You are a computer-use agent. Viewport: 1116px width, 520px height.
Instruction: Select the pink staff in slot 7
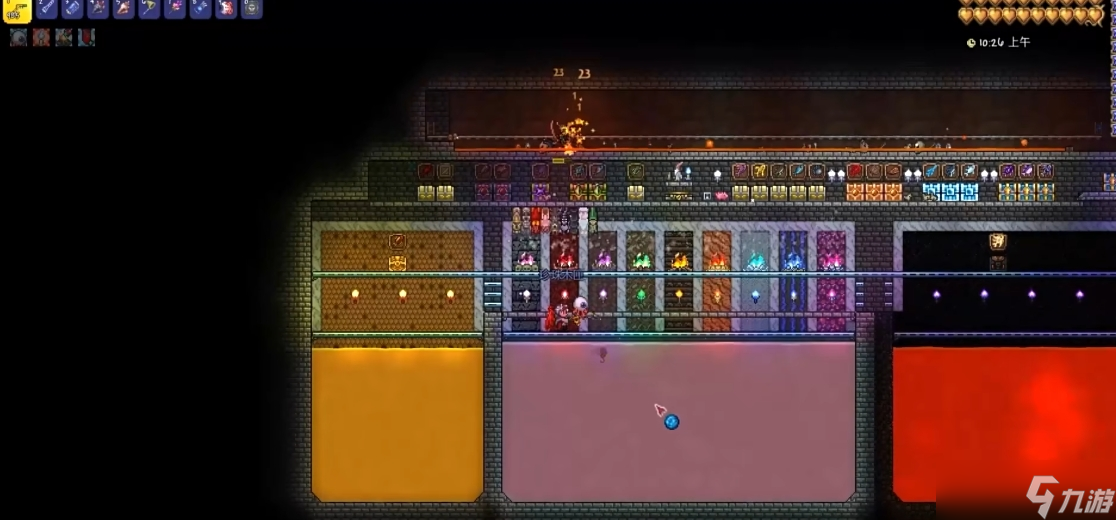pos(175,9)
